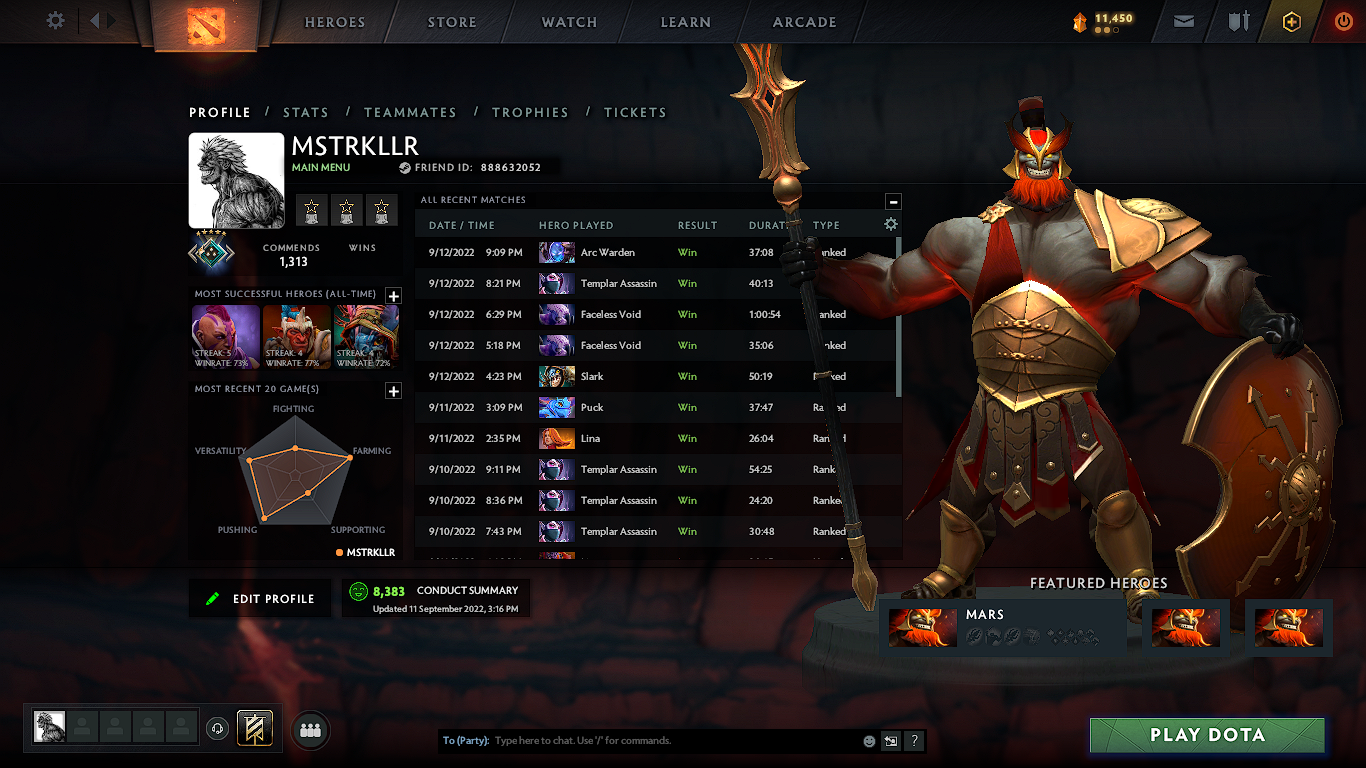The width and height of the screenshot is (1366, 768).
Task: Open the settings gear icon
Action: click(x=55, y=21)
